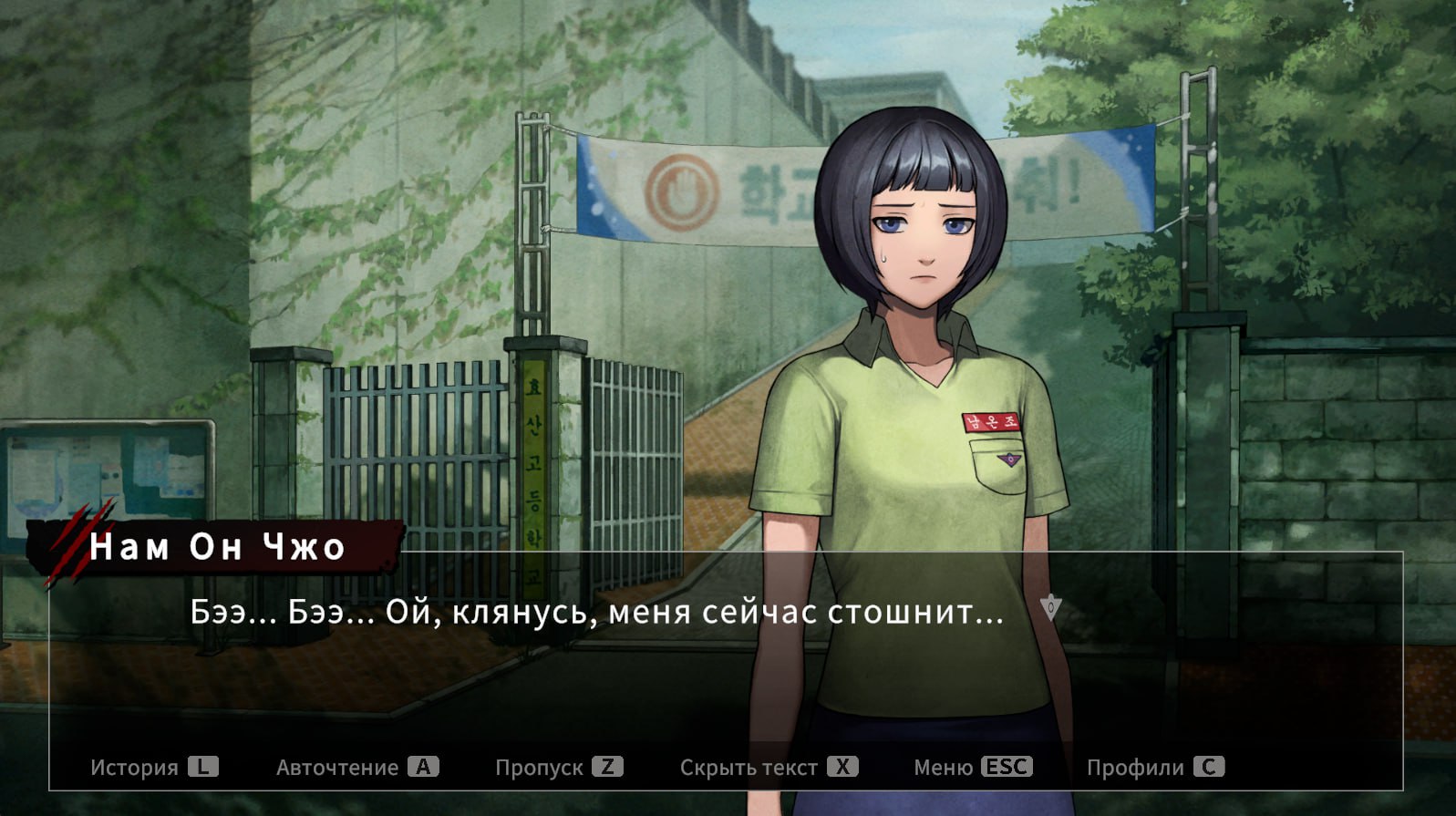The height and width of the screenshot is (816, 1456).
Task: Activate the Пропуск skip button
Action: 558,767
